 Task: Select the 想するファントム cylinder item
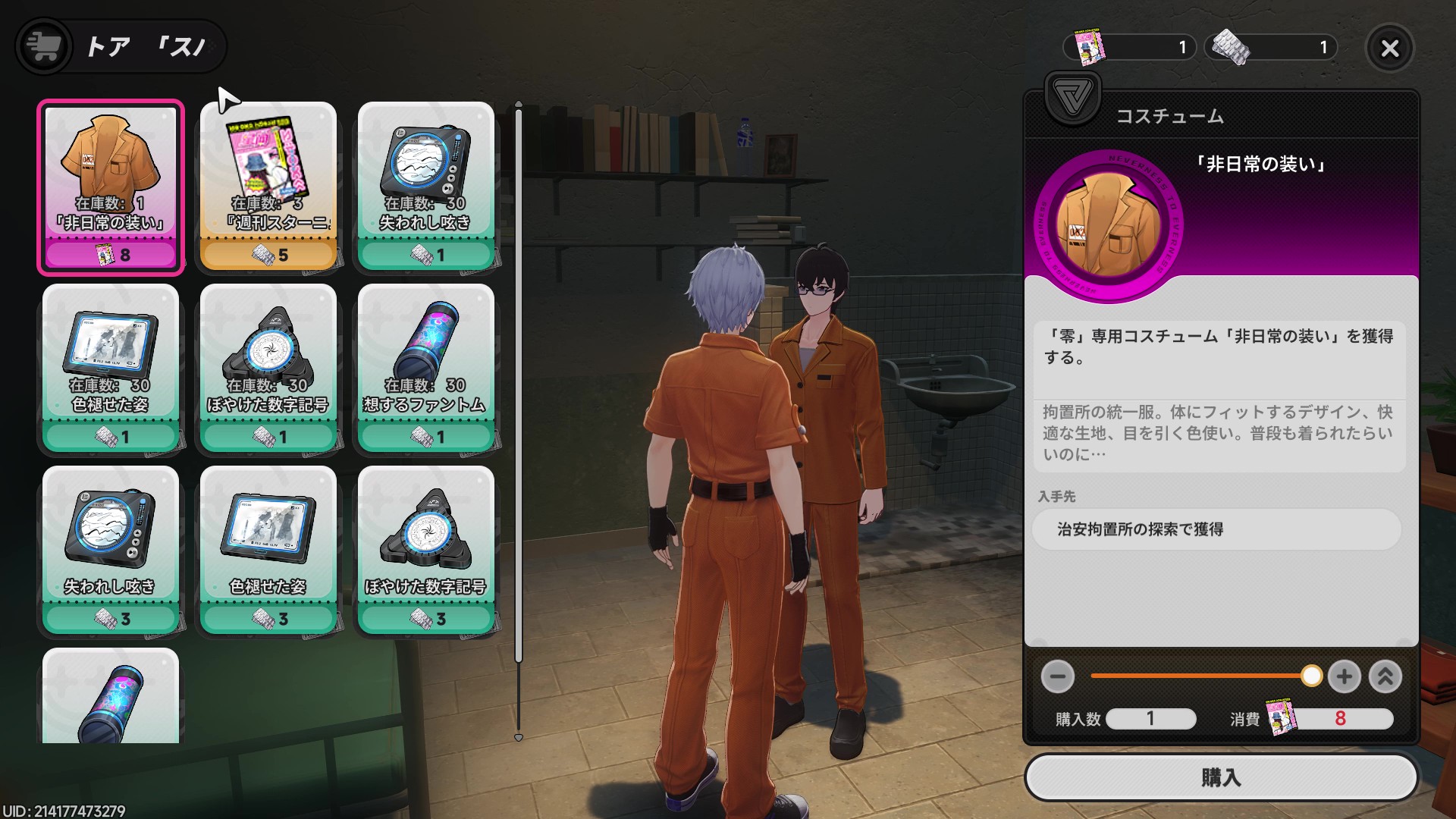425,368
